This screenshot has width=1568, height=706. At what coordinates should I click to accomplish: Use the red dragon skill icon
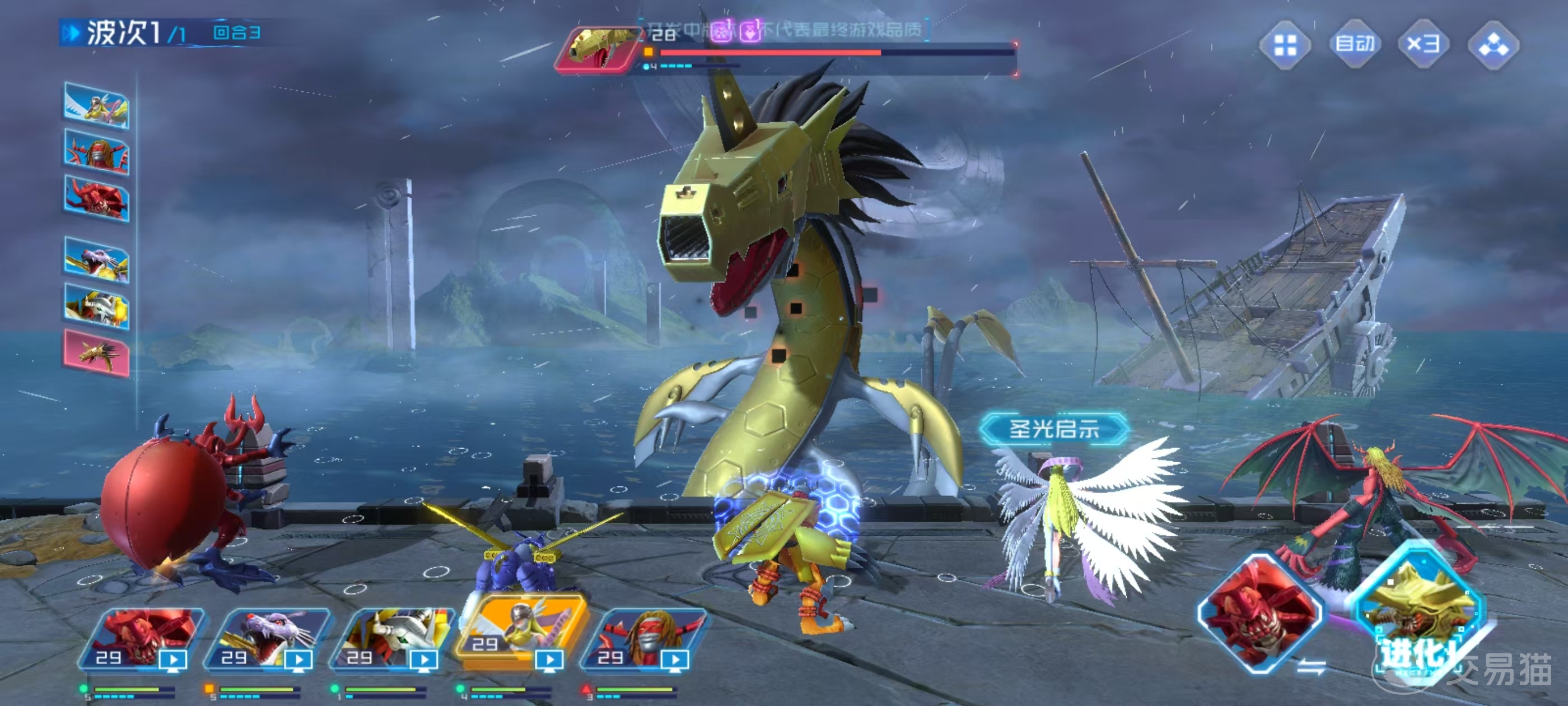1259,612
